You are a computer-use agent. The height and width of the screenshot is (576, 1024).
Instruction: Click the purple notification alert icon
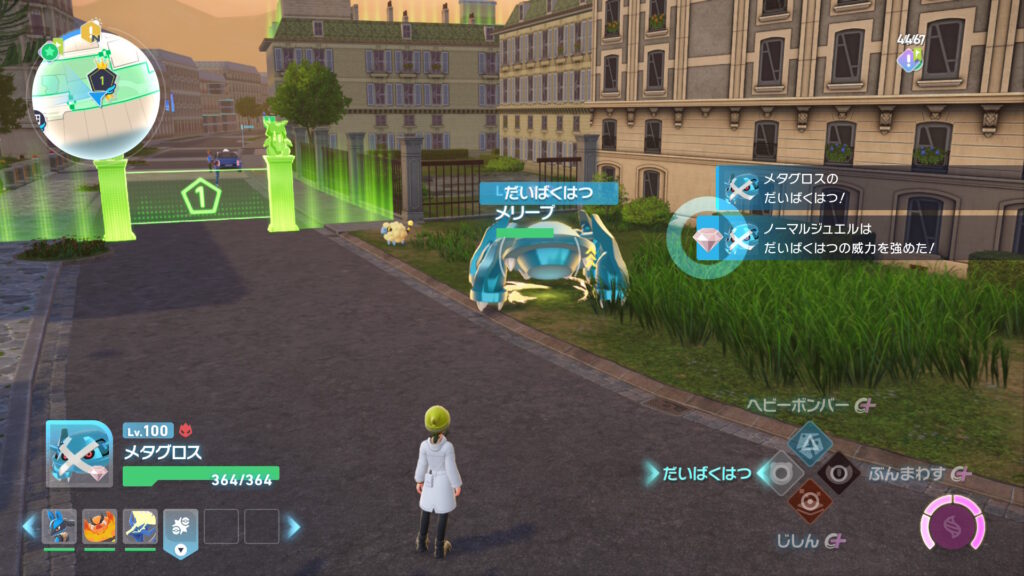point(907,60)
